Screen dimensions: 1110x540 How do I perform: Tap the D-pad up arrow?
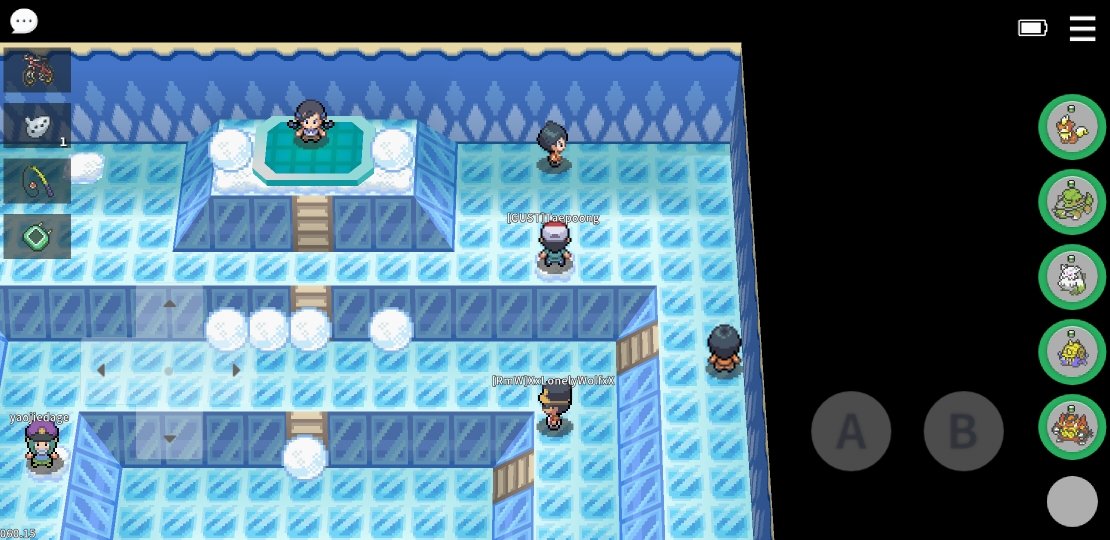click(169, 304)
